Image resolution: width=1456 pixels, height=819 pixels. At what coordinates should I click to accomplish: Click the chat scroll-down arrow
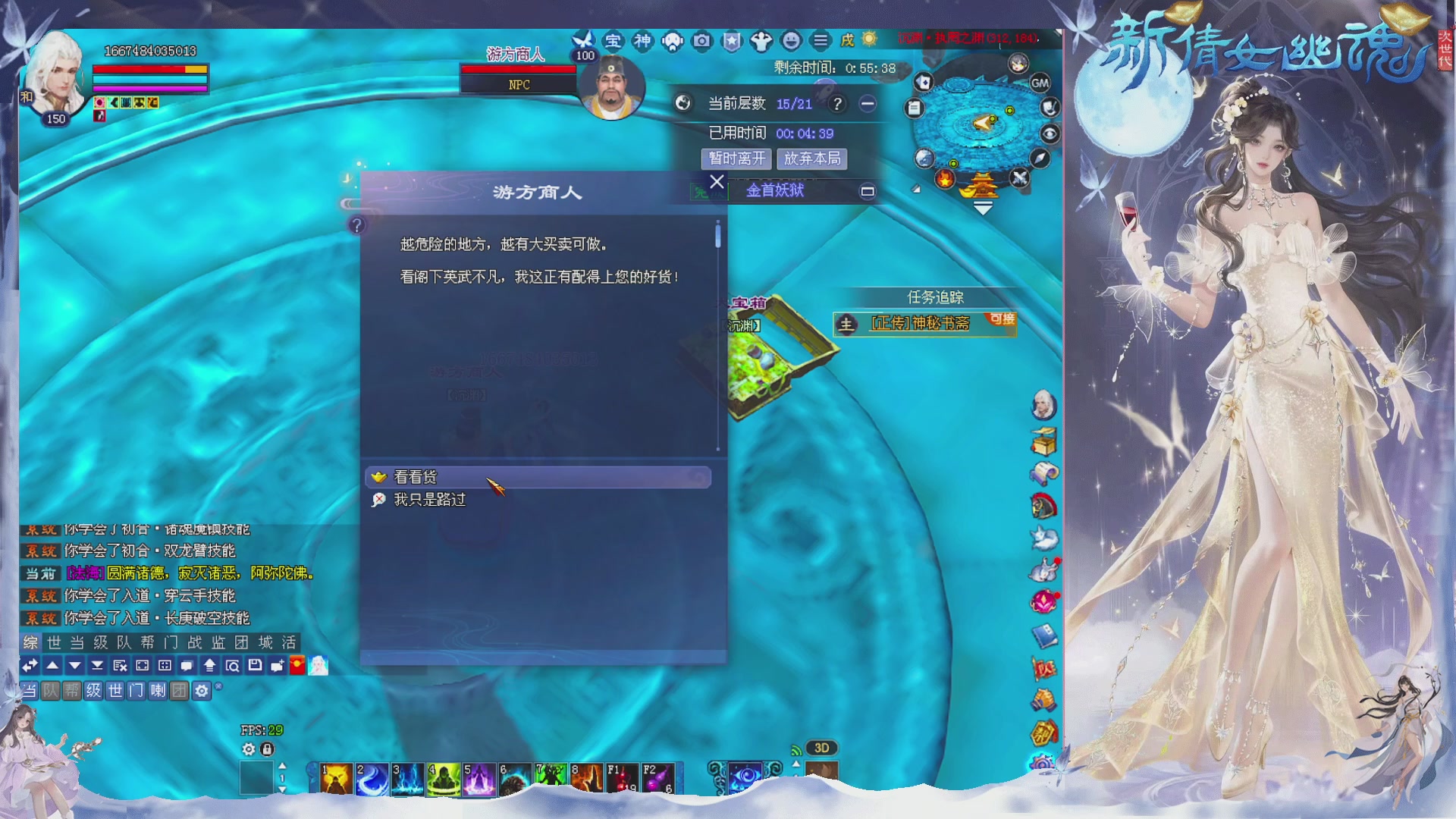tap(75, 666)
